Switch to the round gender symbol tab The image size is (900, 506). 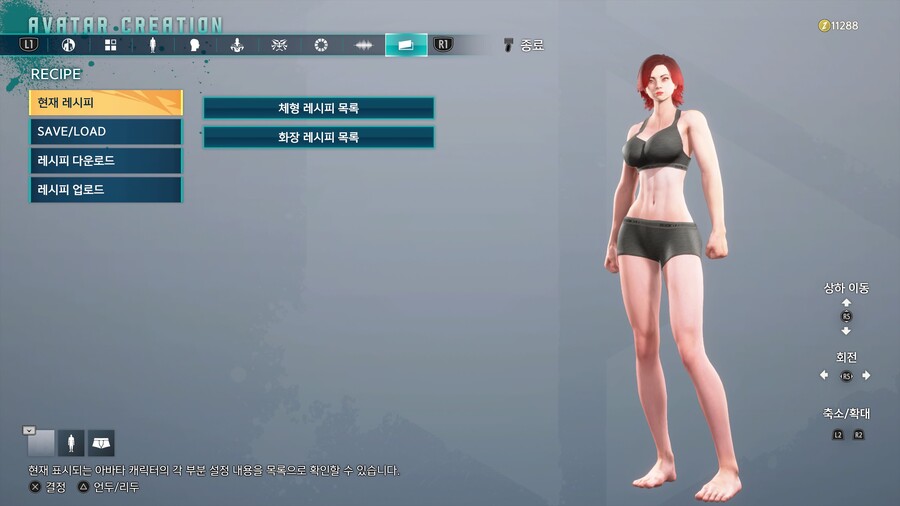click(x=68, y=45)
